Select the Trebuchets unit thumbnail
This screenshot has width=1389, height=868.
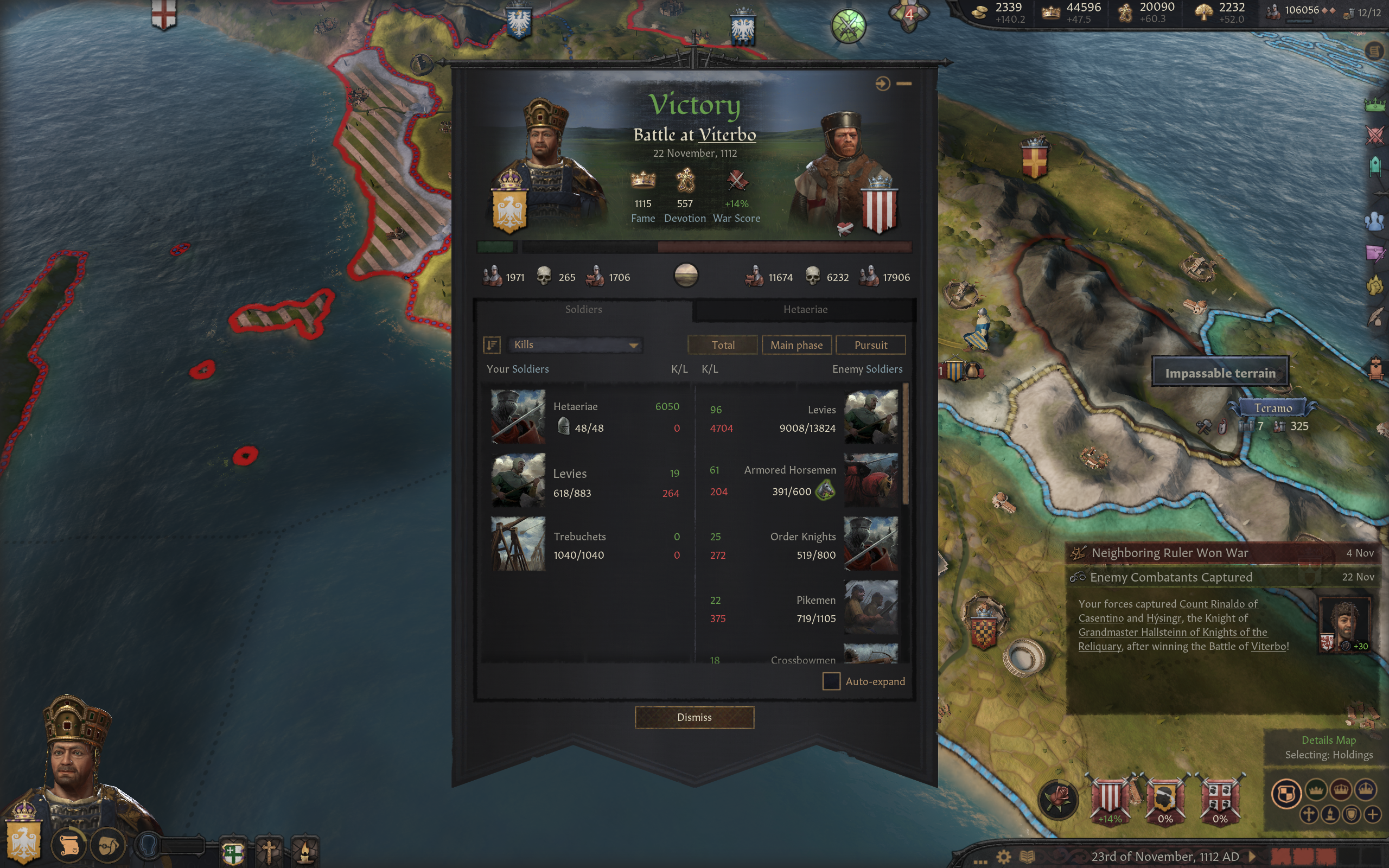coord(518,544)
